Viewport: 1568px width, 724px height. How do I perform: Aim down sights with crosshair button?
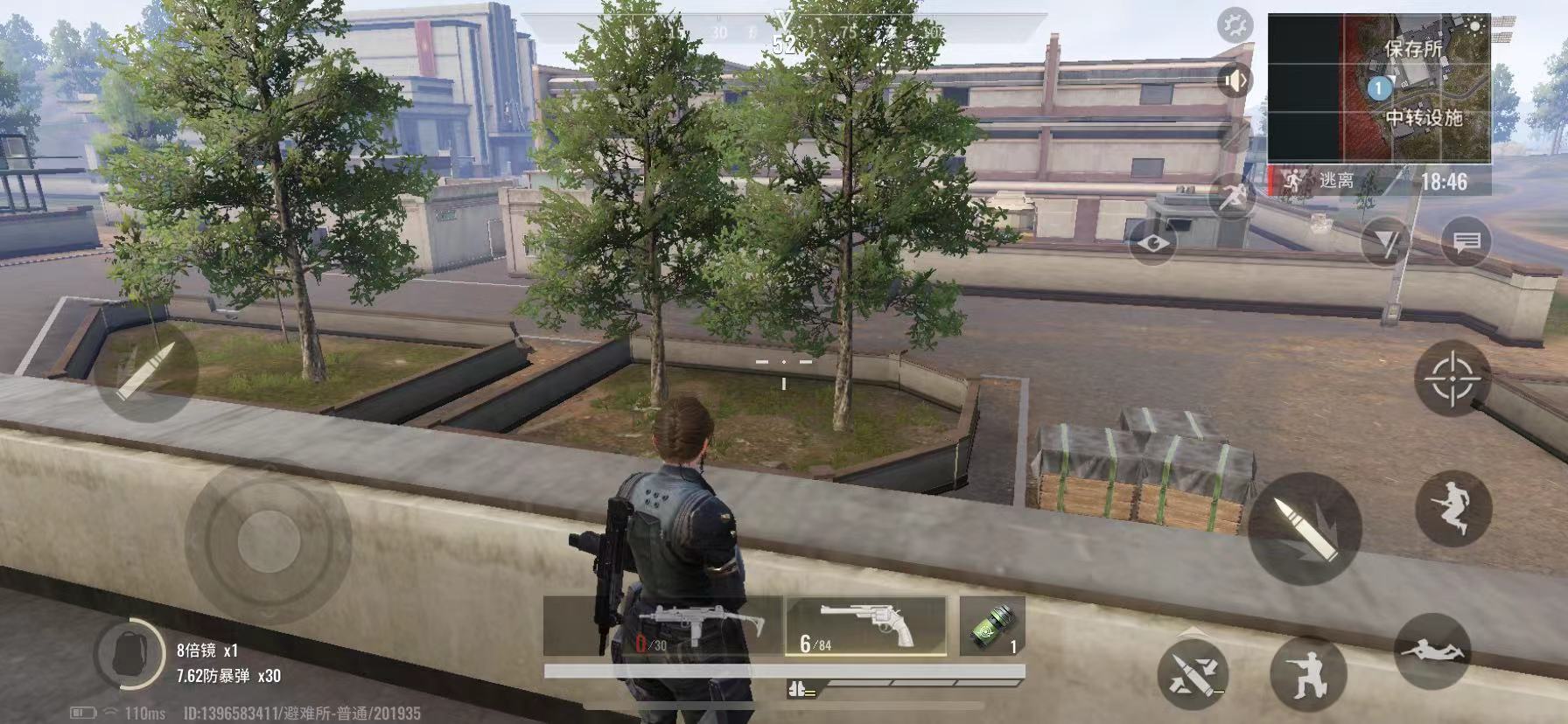(1452, 379)
